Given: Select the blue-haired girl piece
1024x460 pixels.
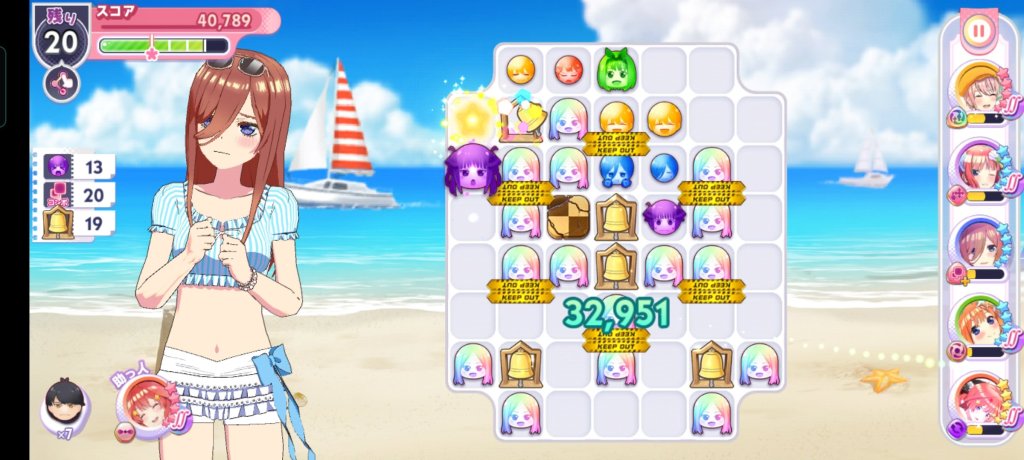Looking at the screenshot, I should (x=617, y=168).
